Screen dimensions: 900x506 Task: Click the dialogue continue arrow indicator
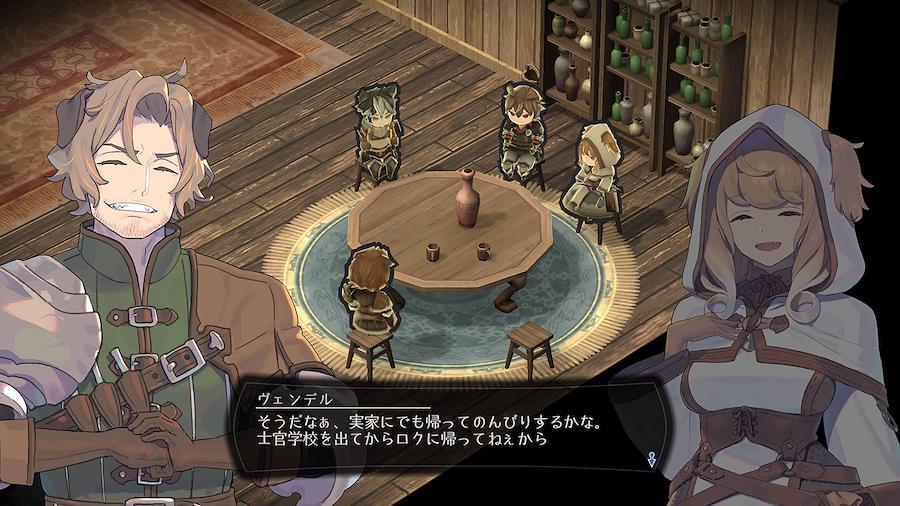(652, 457)
